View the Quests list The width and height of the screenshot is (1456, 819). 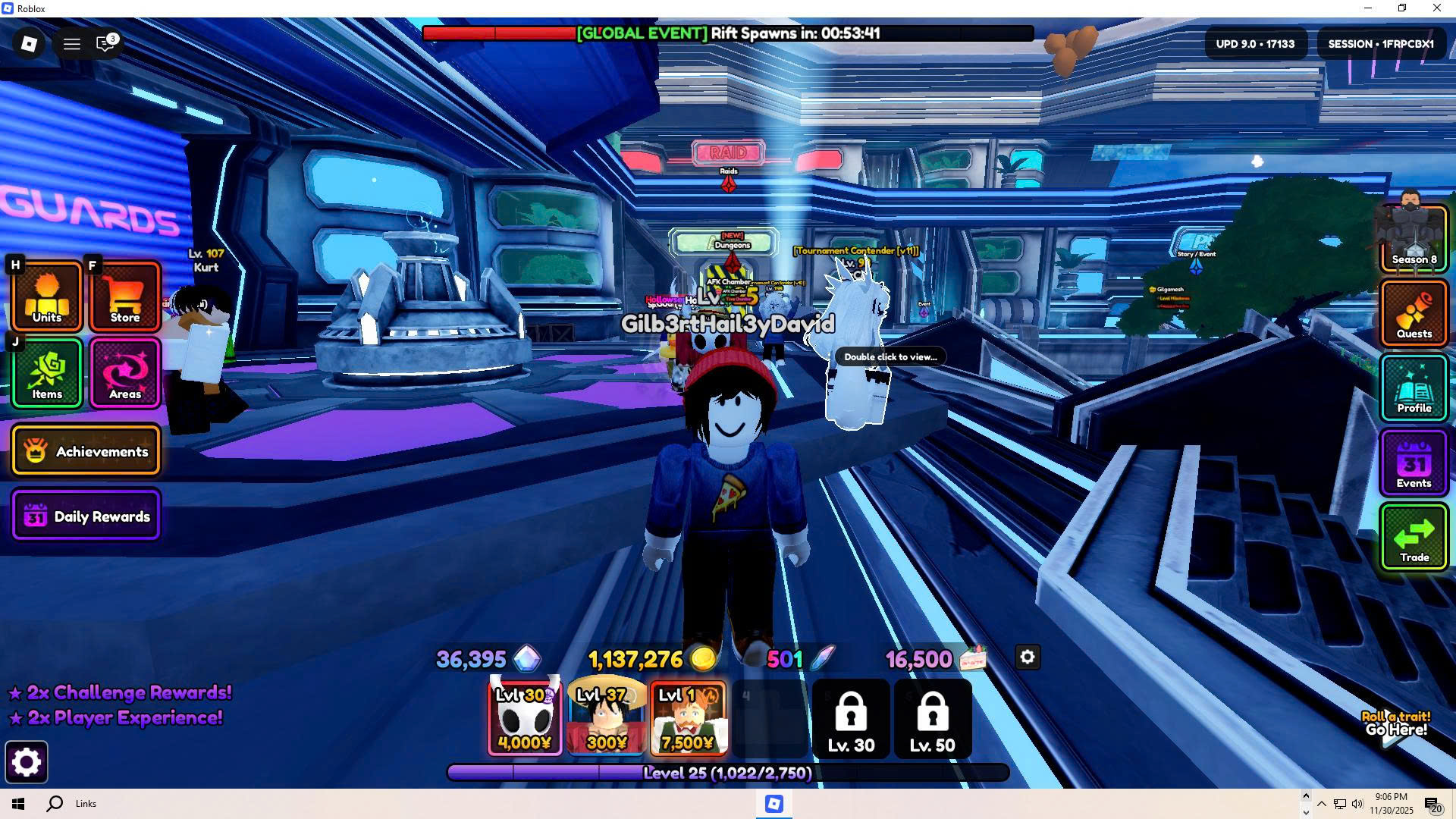click(1414, 312)
